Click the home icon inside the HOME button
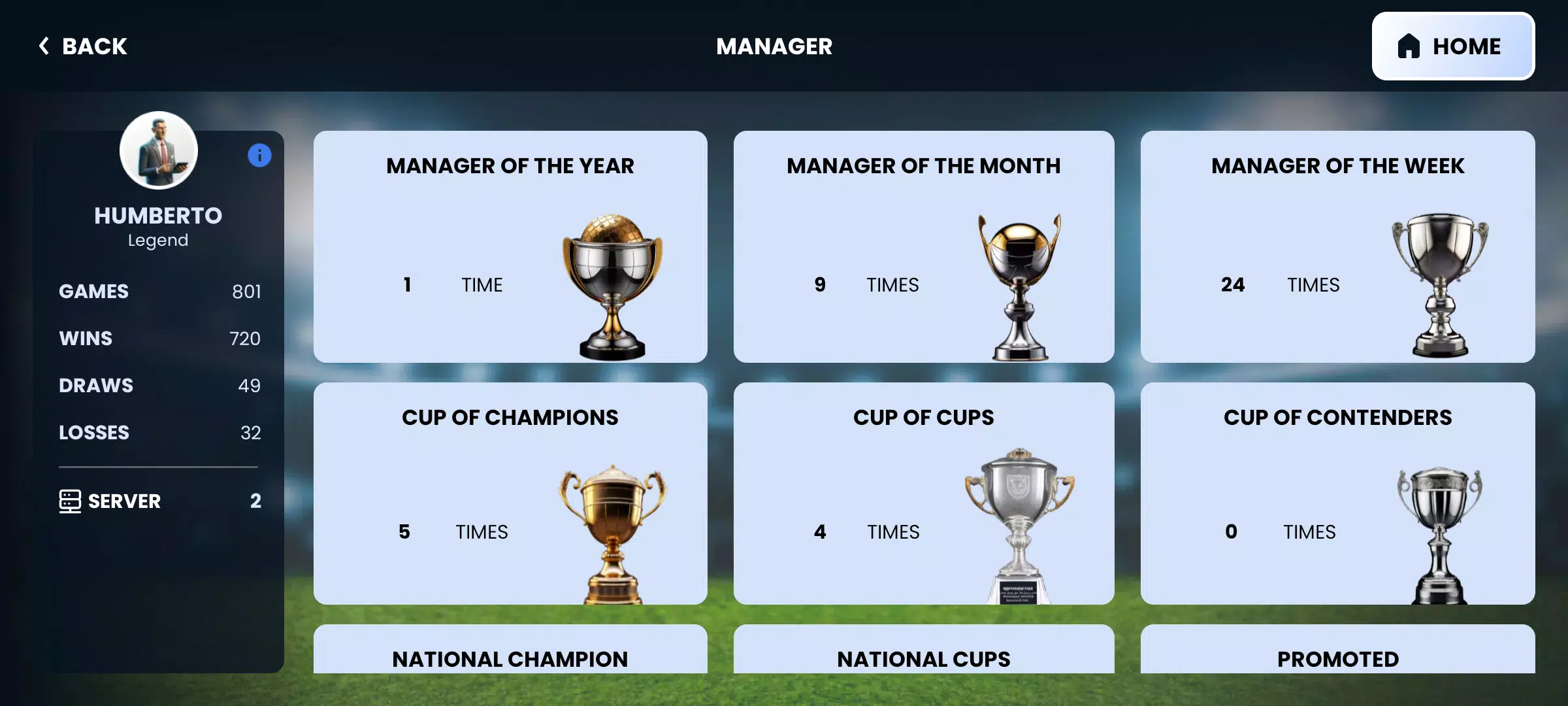The image size is (1568, 706). 1408,44
